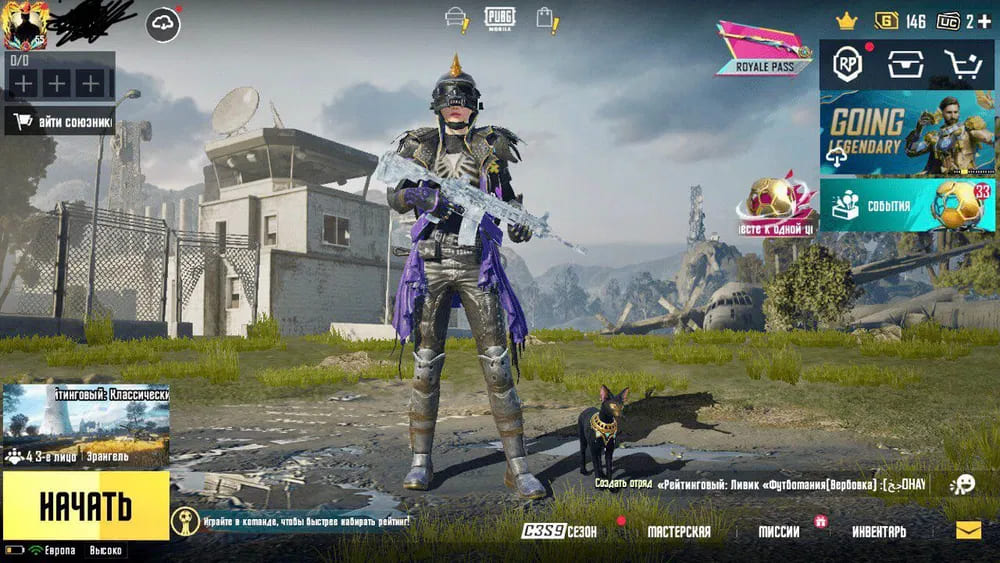Screen dimensions: 1000x563
Task: Open the emote smiley chat icon
Action: point(962,484)
